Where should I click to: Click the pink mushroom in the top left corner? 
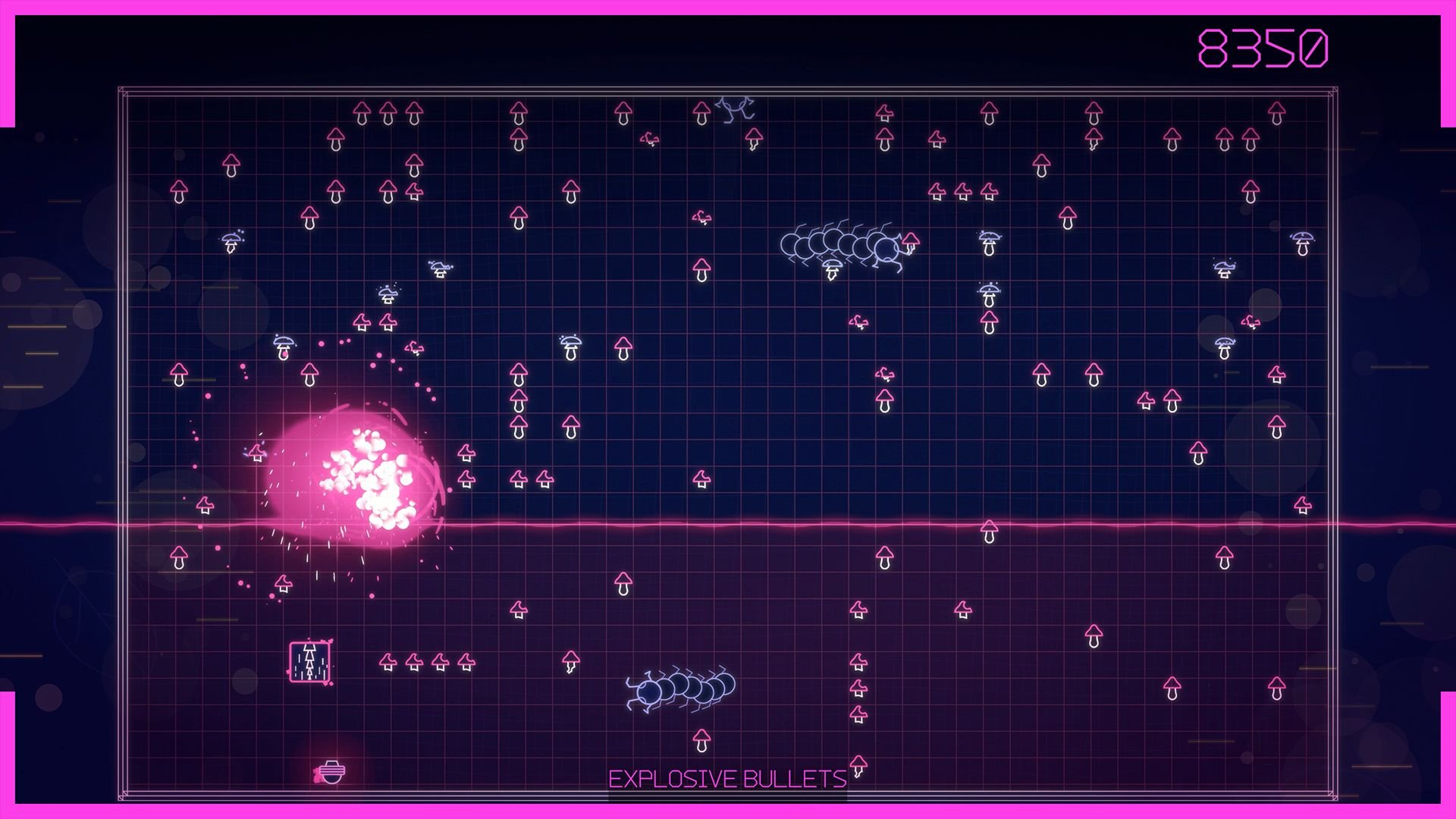click(180, 191)
